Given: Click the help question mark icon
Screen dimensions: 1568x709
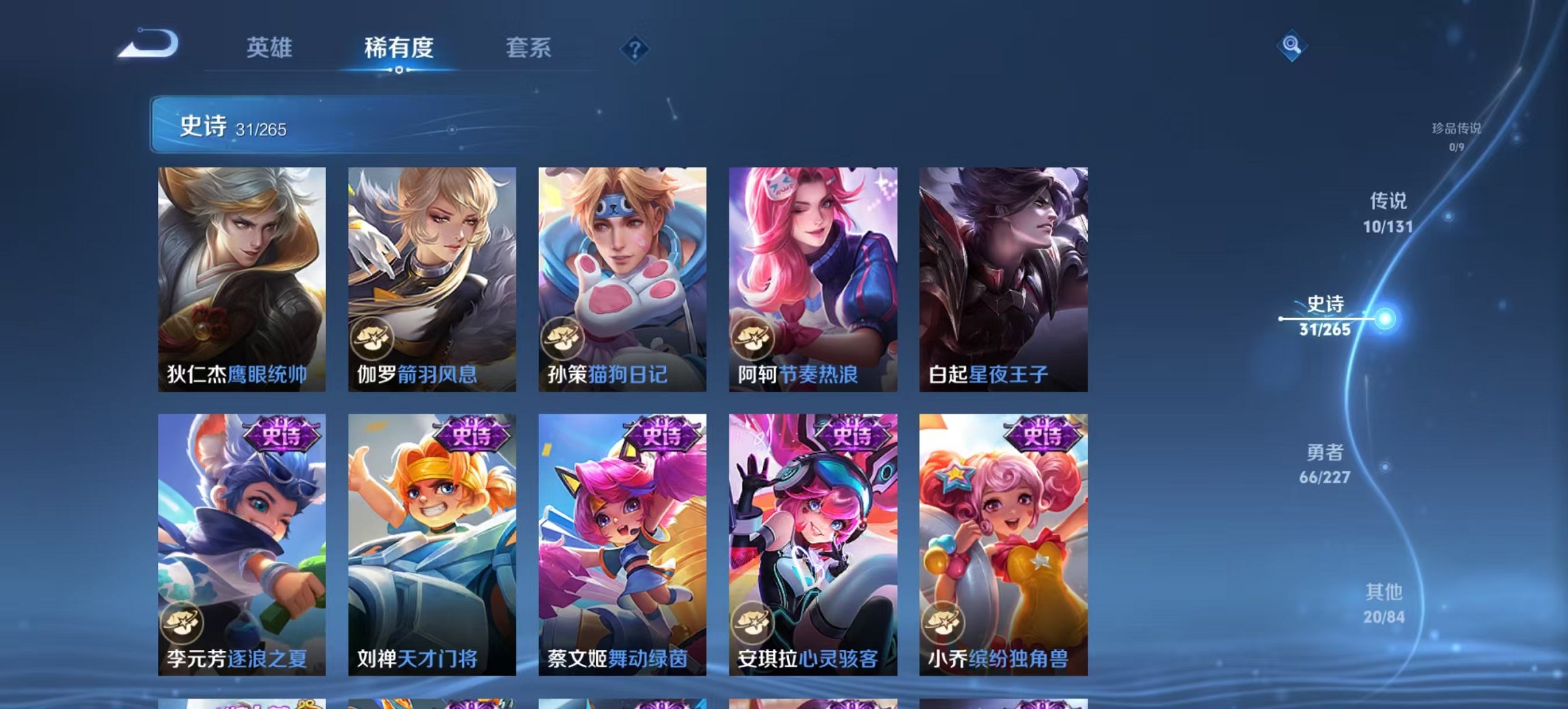Looking at the screenshot, I should (635, 48).
